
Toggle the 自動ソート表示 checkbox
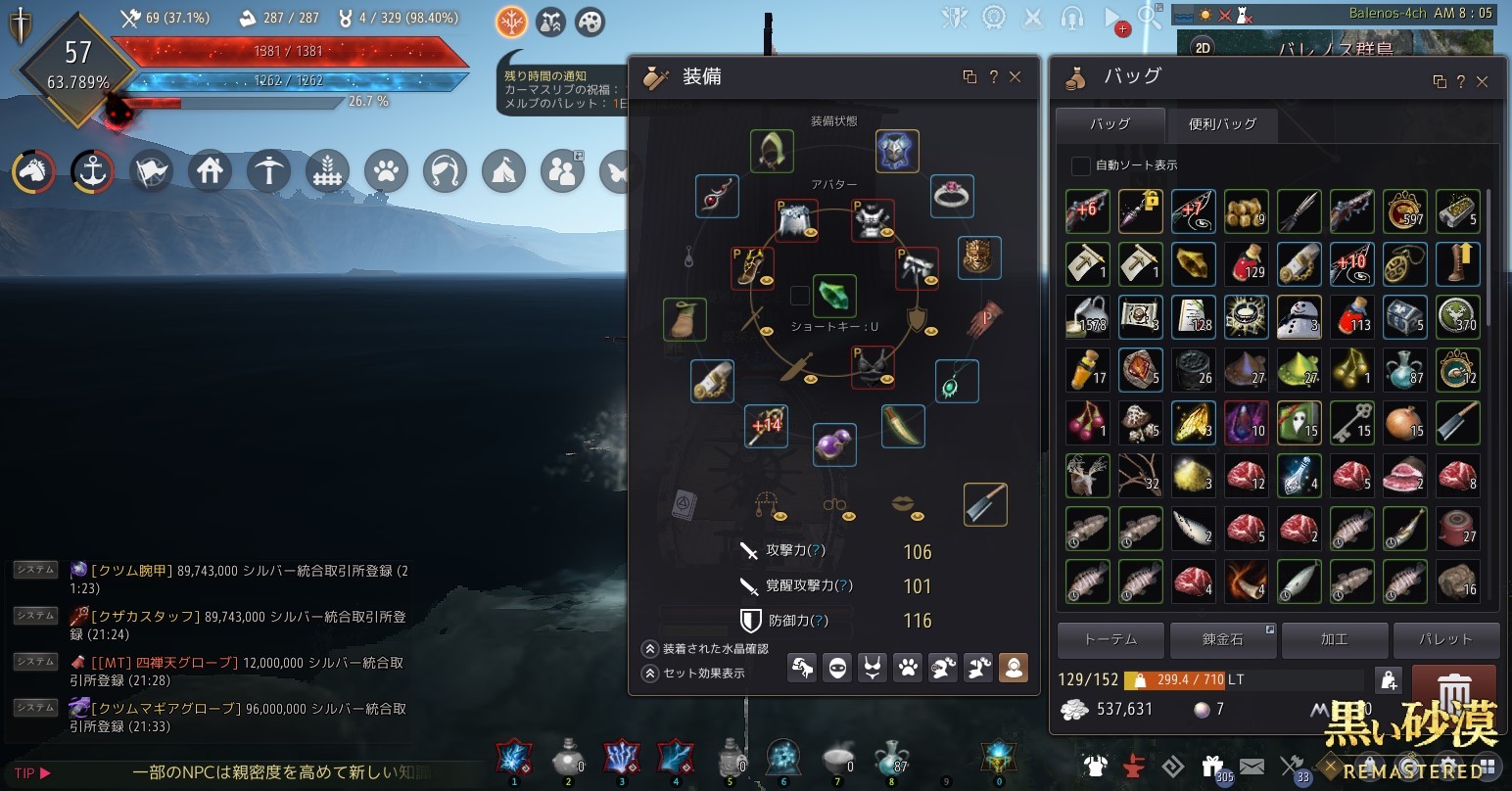pos(1080,165)
